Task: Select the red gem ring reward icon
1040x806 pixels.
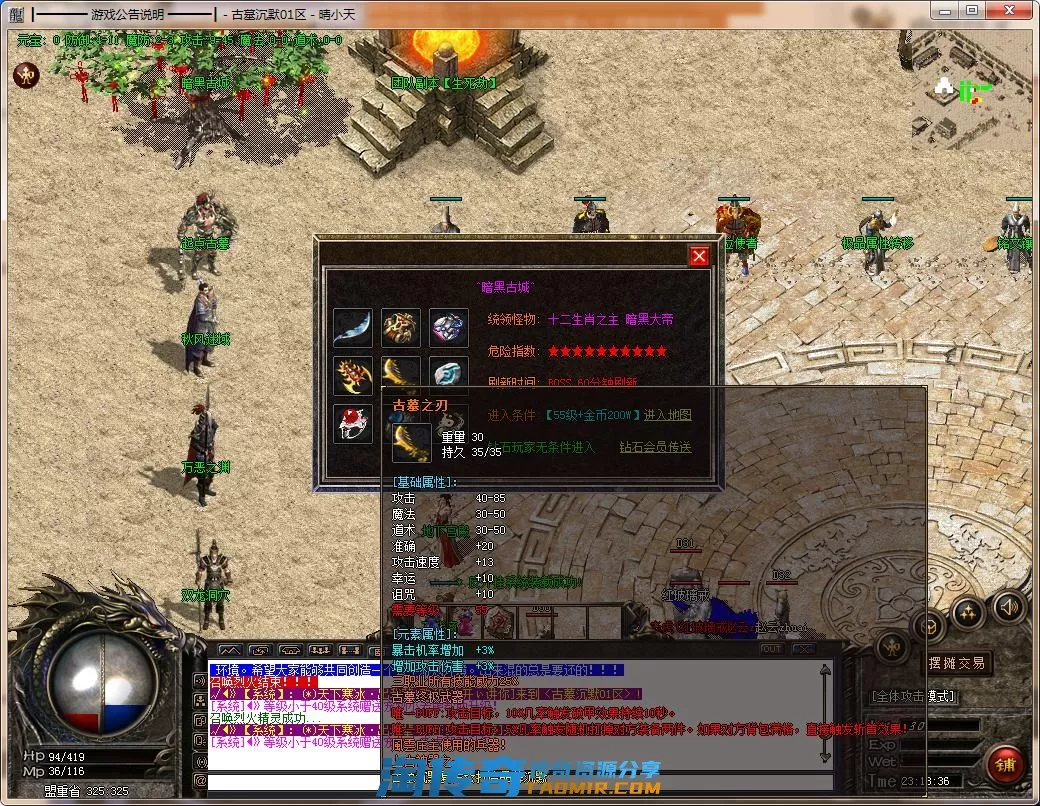Action: [x=352, y=424]
